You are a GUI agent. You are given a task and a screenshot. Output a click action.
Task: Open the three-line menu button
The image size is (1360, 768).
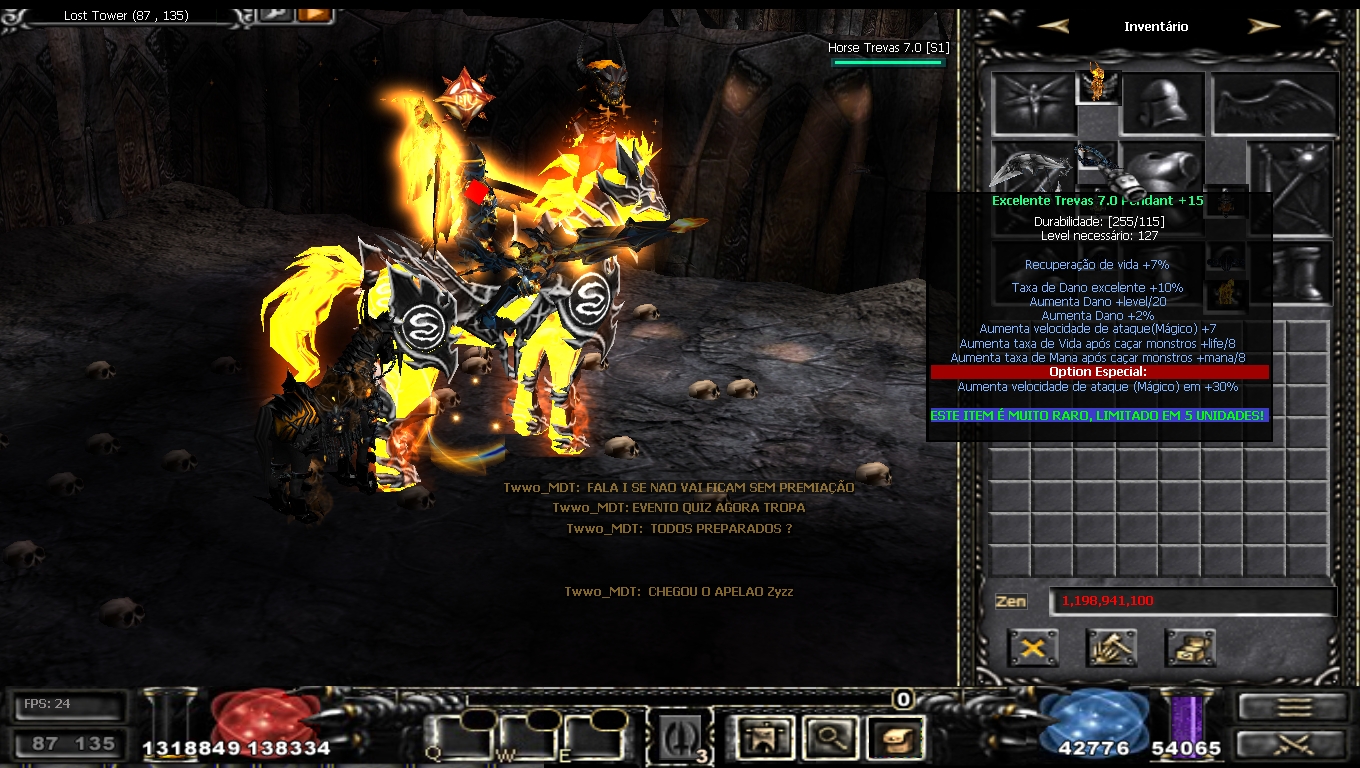tap(1293, 707)
